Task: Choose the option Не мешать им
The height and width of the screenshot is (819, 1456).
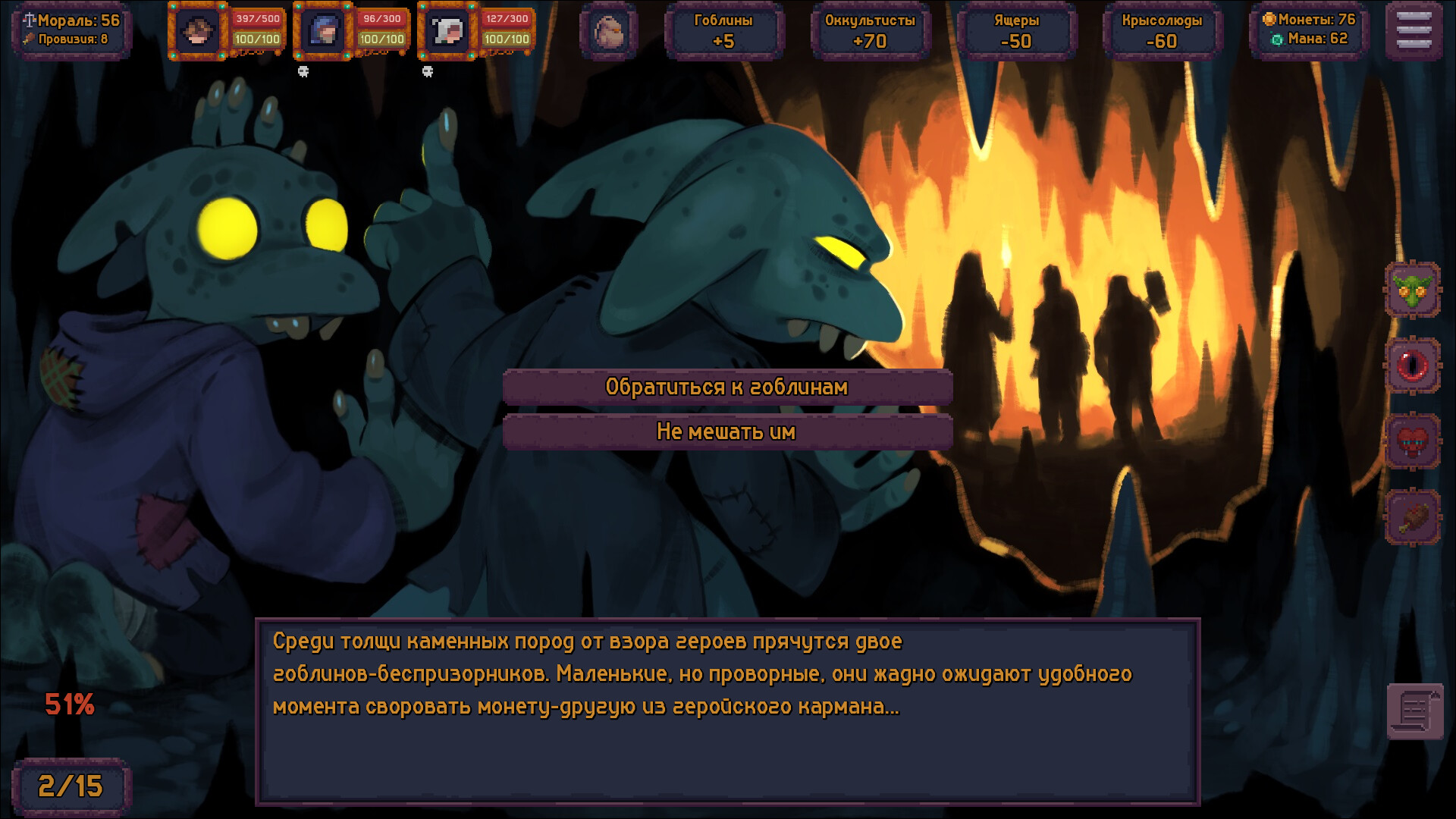Action: pyautogui.click(x=727, y=431)
